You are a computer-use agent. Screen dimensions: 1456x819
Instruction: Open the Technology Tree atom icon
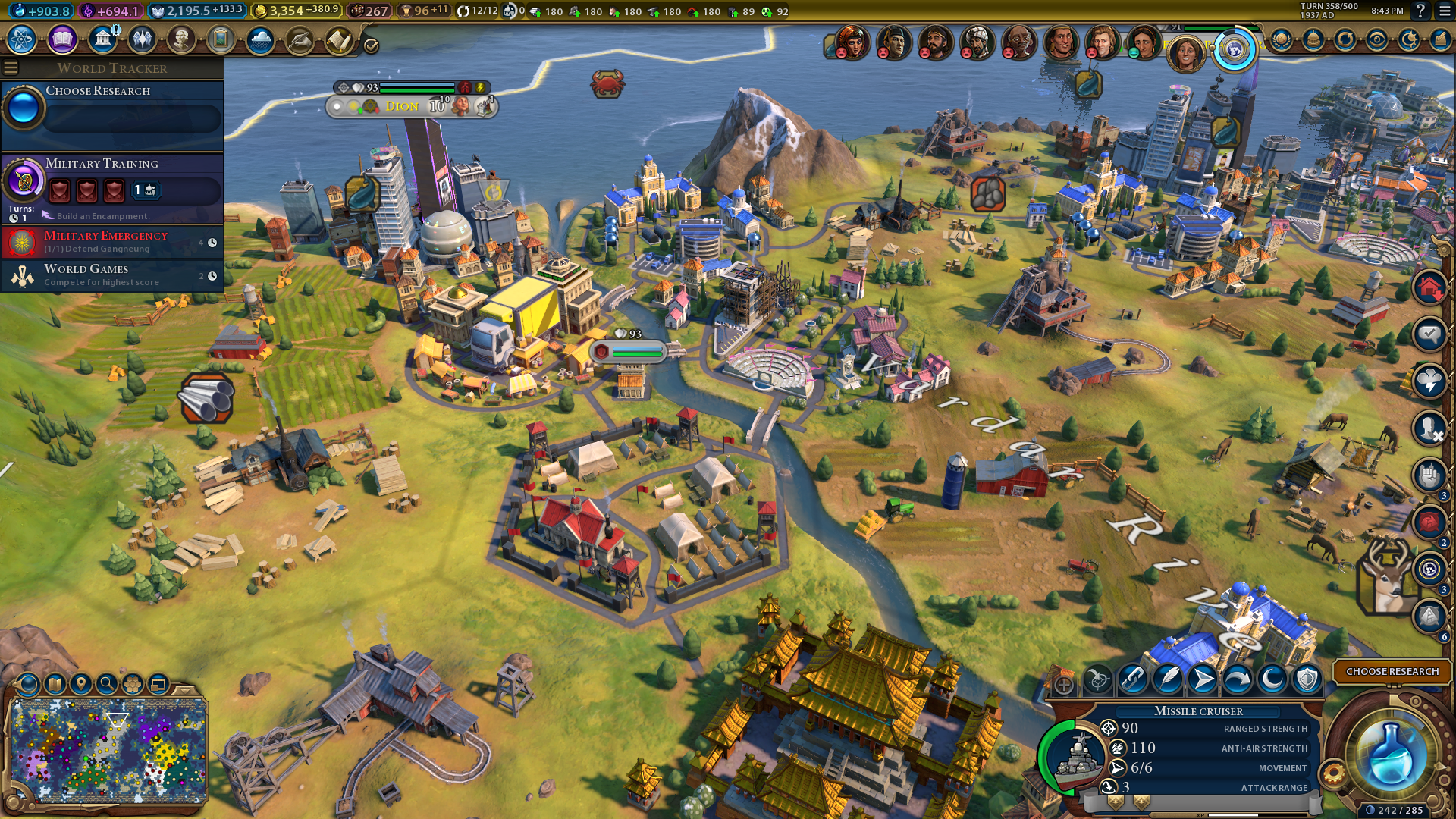pyautogui.click(x=22, y=39)
